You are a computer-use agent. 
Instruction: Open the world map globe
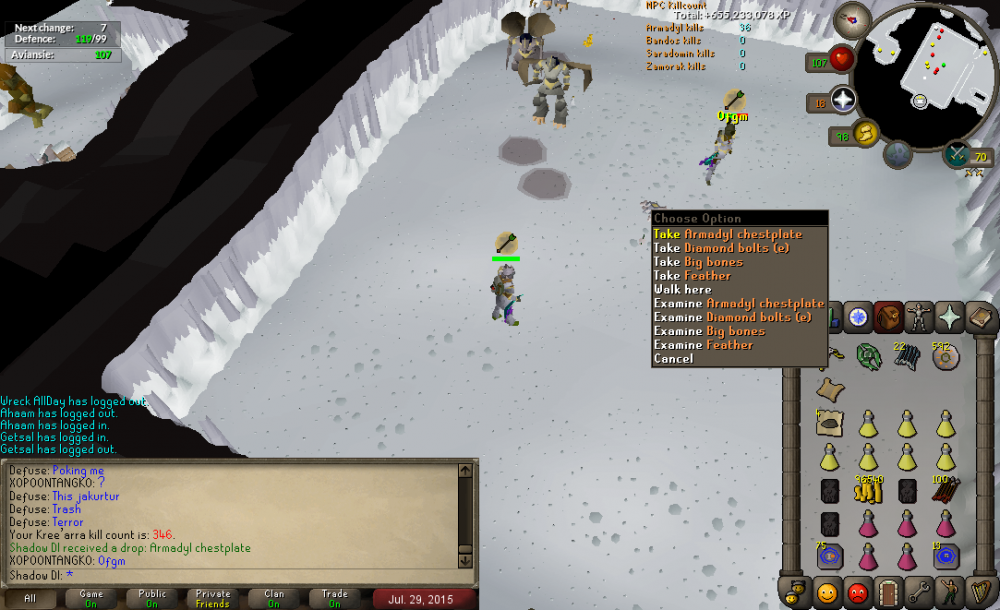click(897, 155)
